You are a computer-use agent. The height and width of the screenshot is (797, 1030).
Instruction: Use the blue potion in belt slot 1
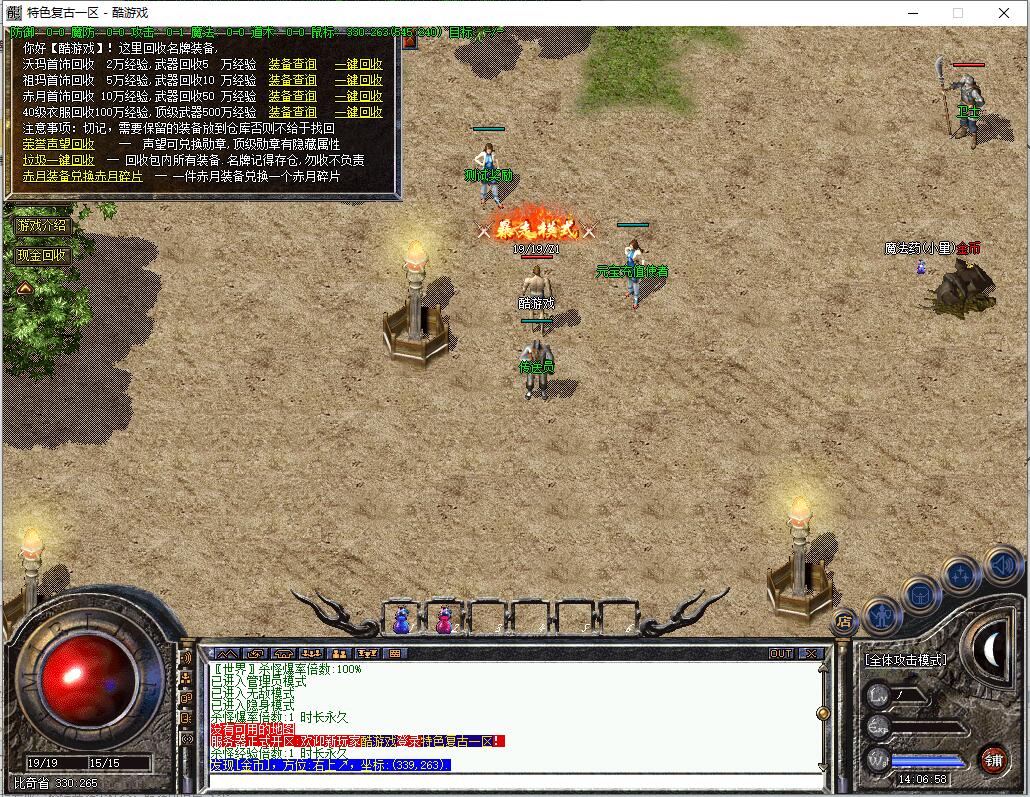point(402,620)
